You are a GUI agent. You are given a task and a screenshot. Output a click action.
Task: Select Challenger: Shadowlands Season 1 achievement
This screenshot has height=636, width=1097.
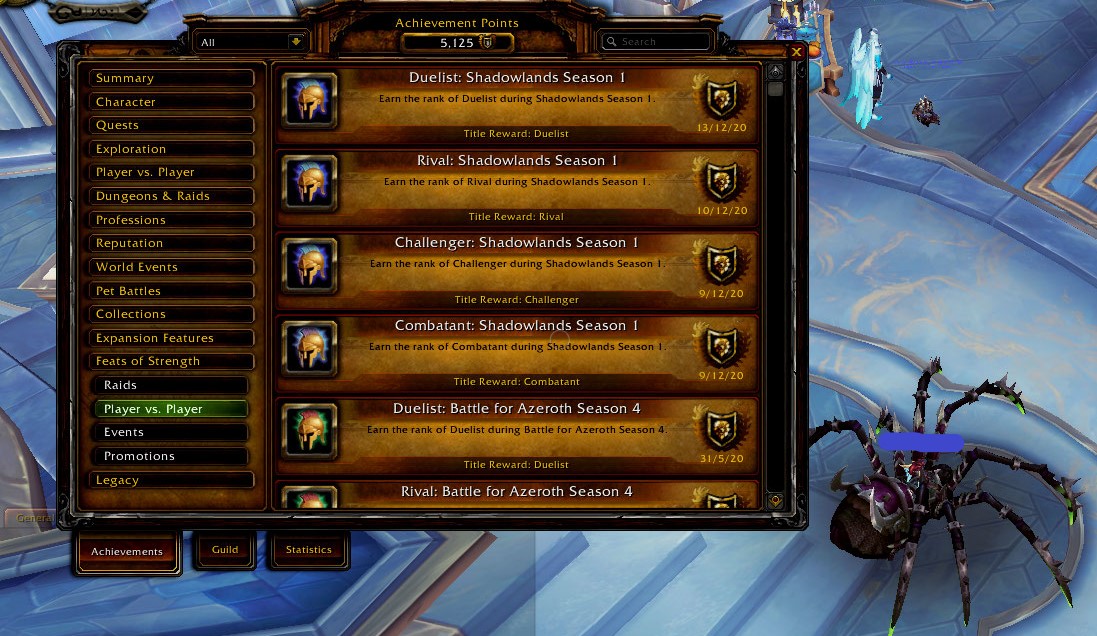pos(516,269)
